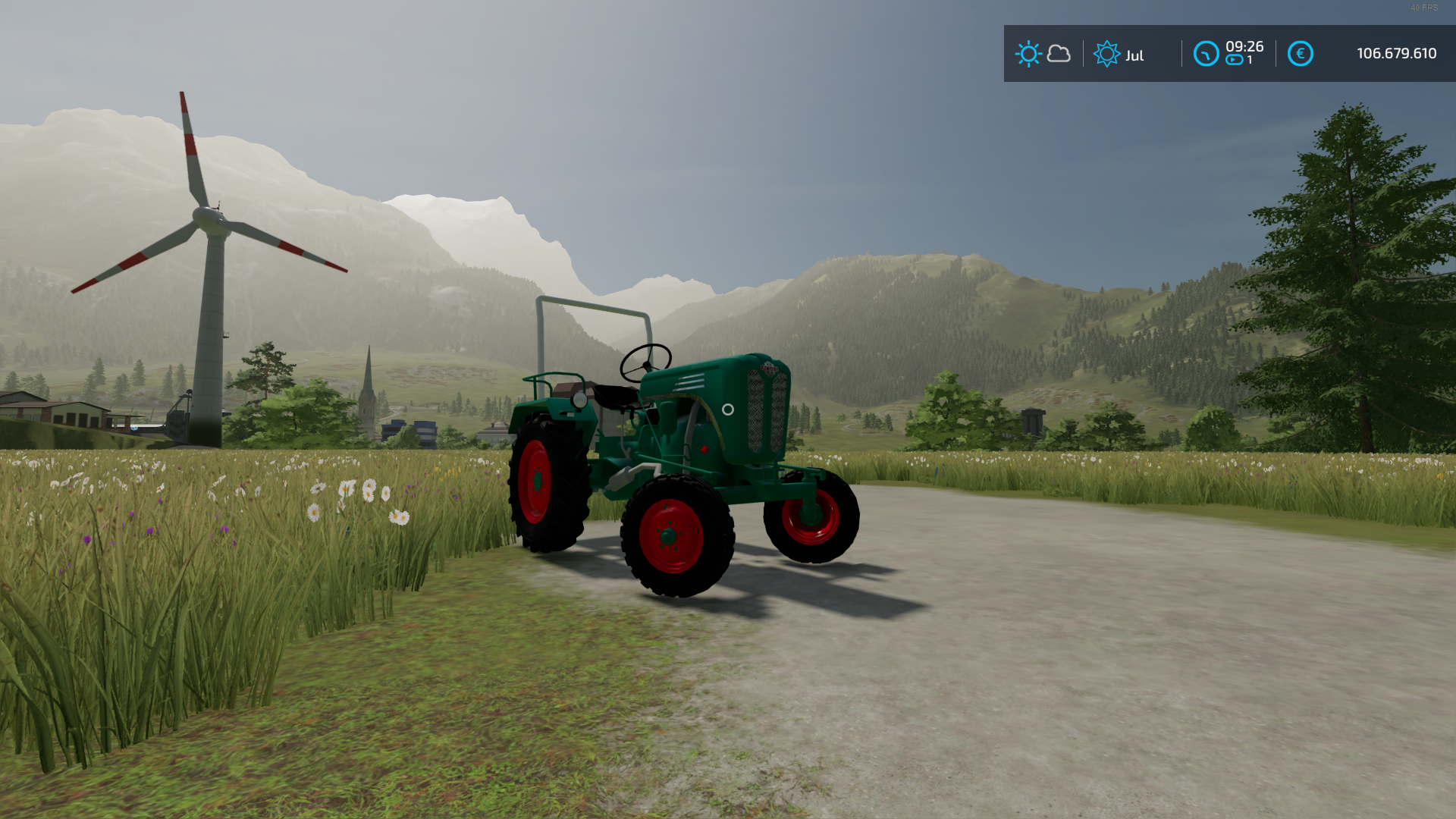Click the euro currency icon
This screenshot has height=819, width=1456.
click(x=1300, y=54)
